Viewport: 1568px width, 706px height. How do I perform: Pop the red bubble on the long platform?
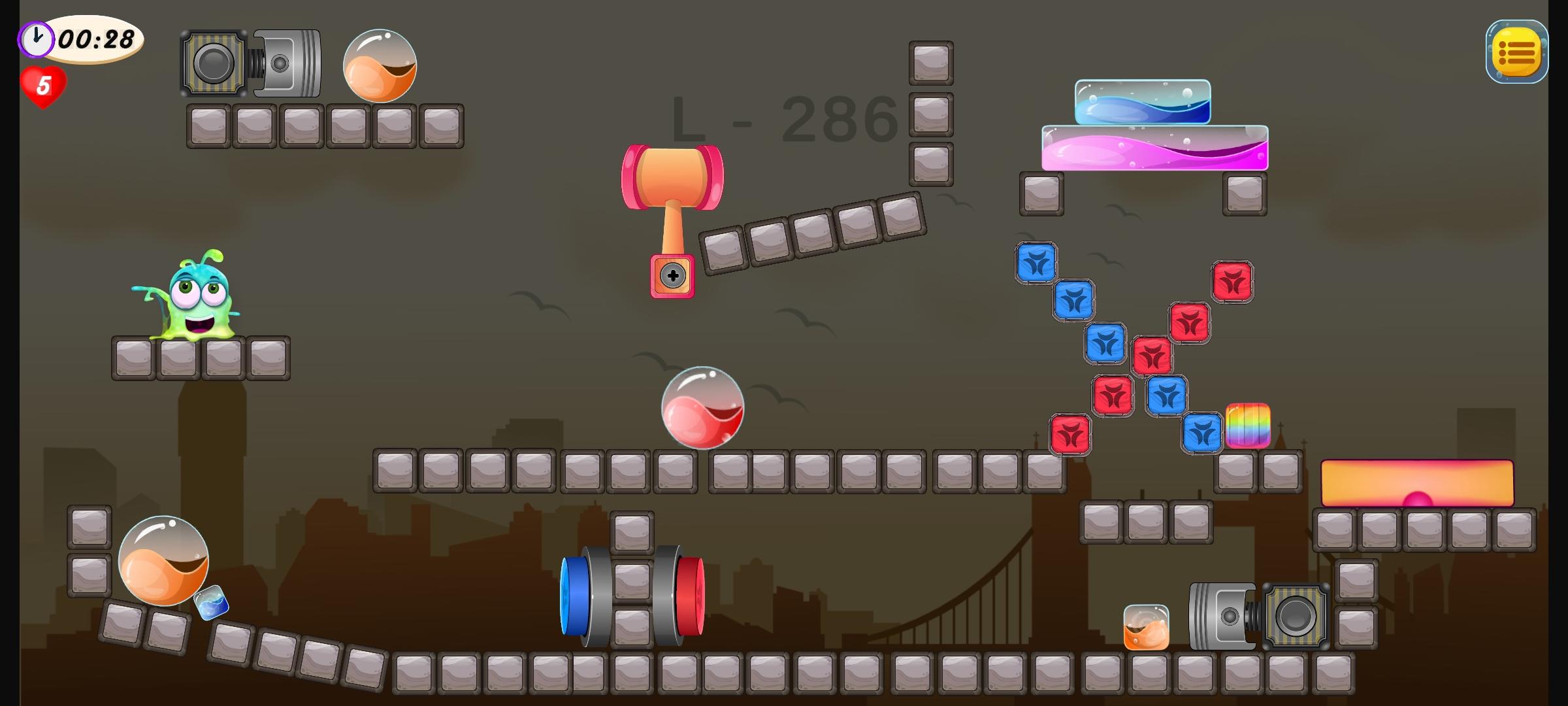click(702, 409)
